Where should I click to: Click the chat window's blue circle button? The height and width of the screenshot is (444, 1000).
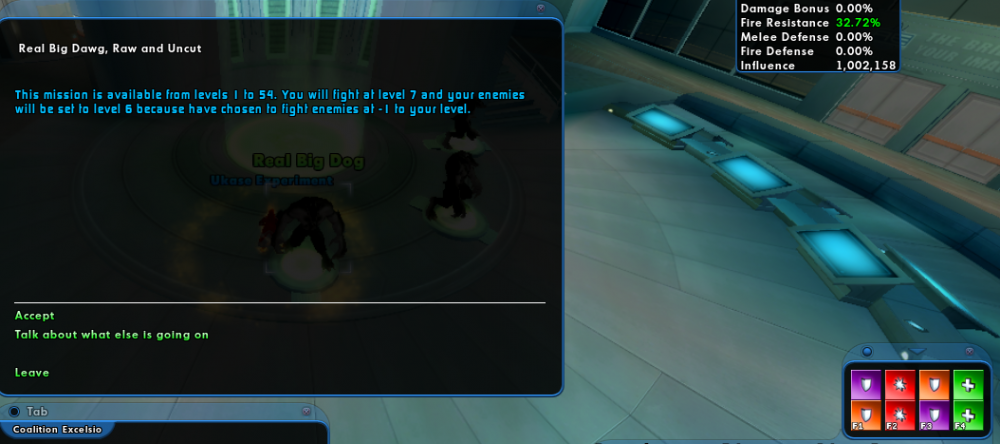(14, 411)
